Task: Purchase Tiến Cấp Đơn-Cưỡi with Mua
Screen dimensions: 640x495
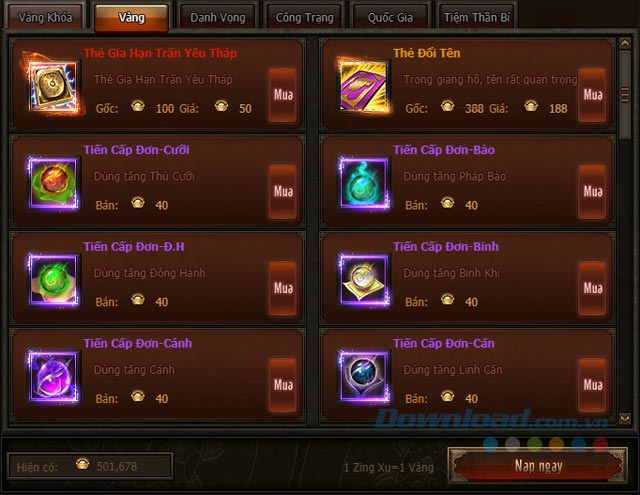Action: pyautogui.click(x=283, y=191)
